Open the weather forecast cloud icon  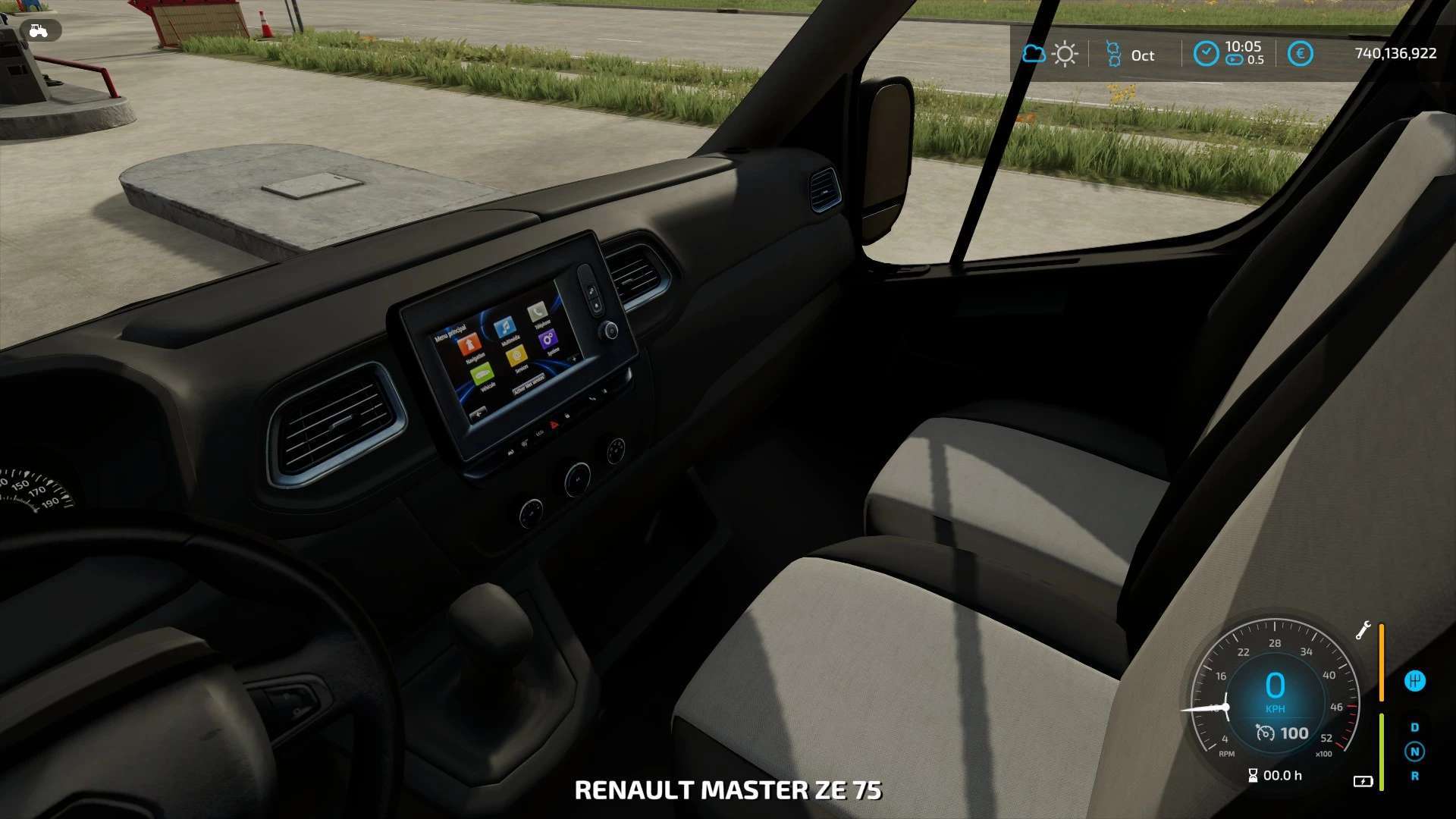tap(1034, 54)
